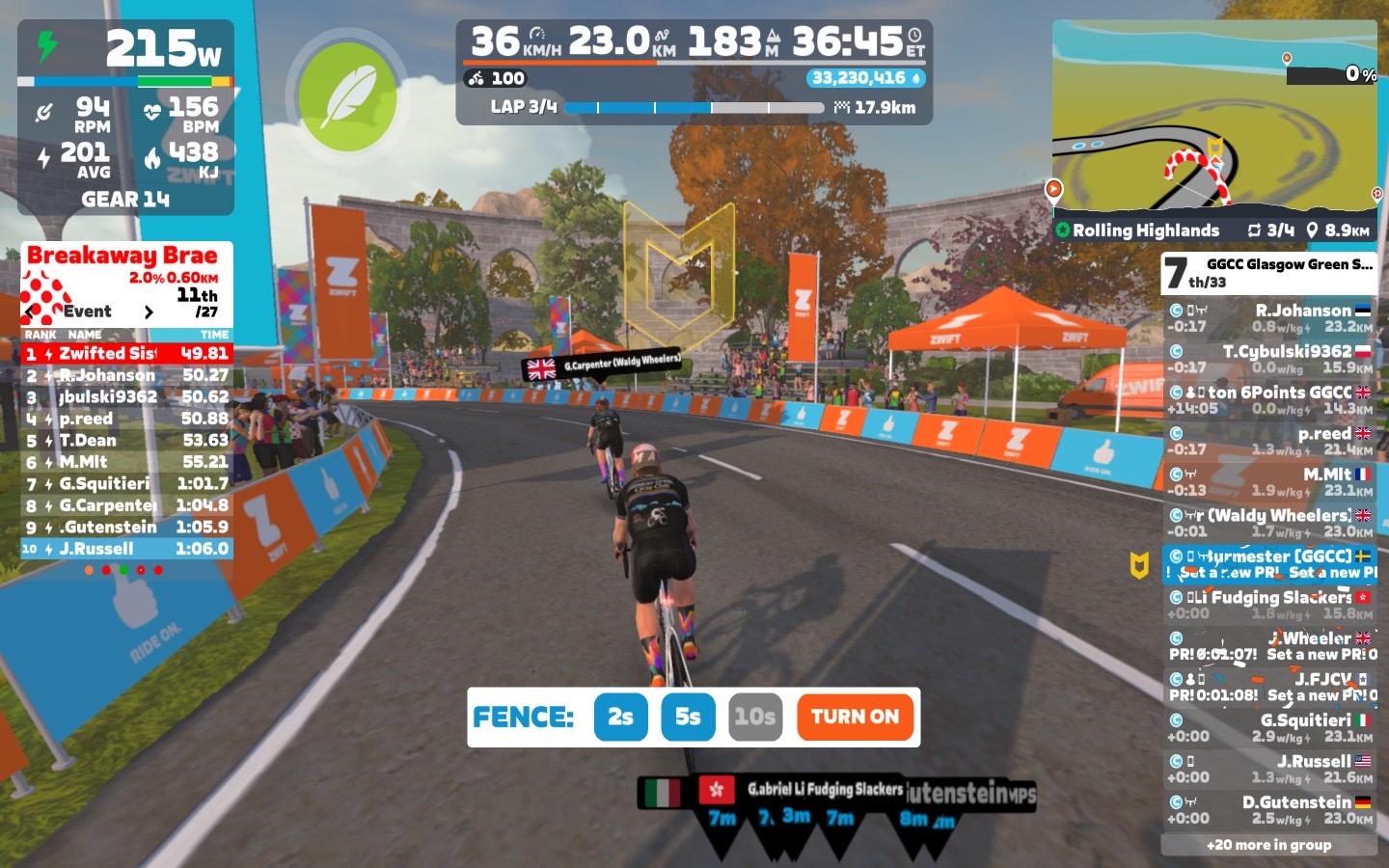1389x868 pixels.
Task: Show the +20 more in group
Action: pos(1268,845)
